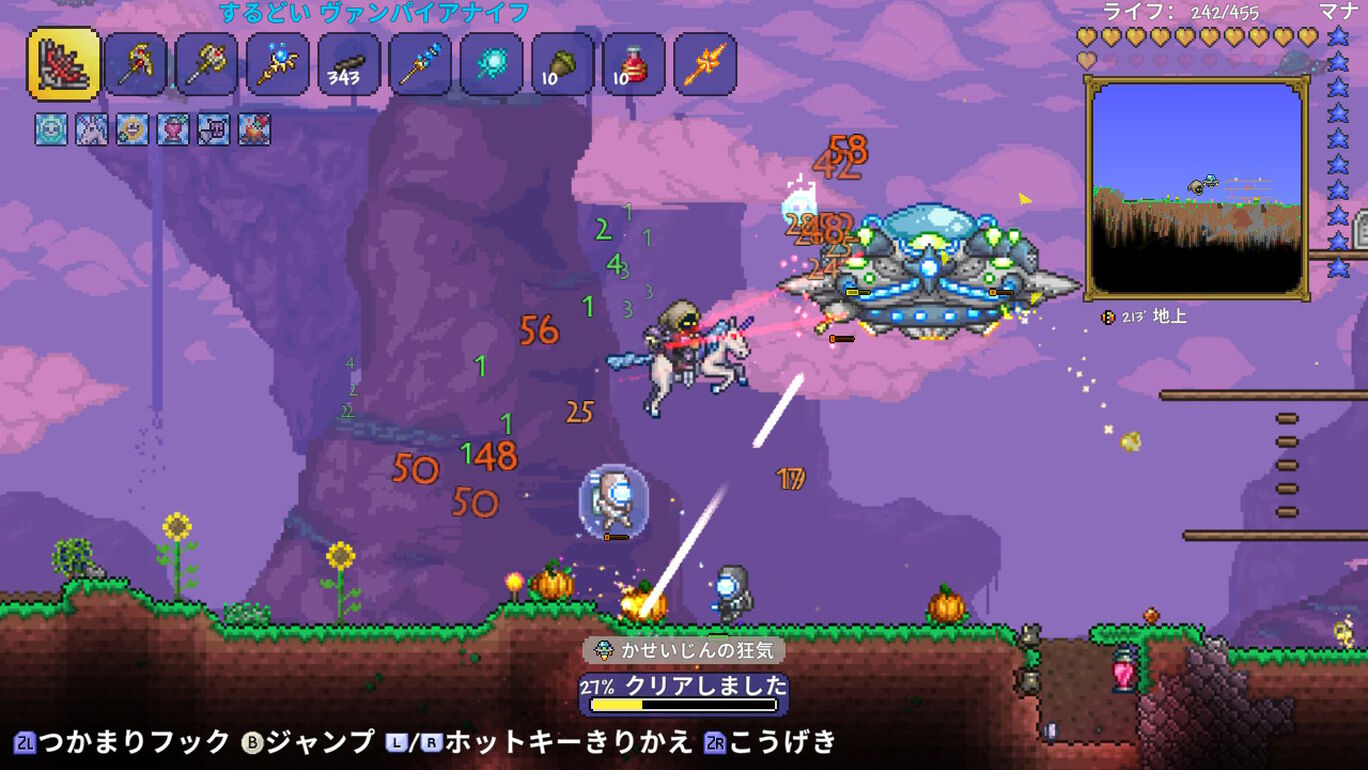
Task: Dismiss the unicorn mount buff icon
Action: tap(93, 130)
